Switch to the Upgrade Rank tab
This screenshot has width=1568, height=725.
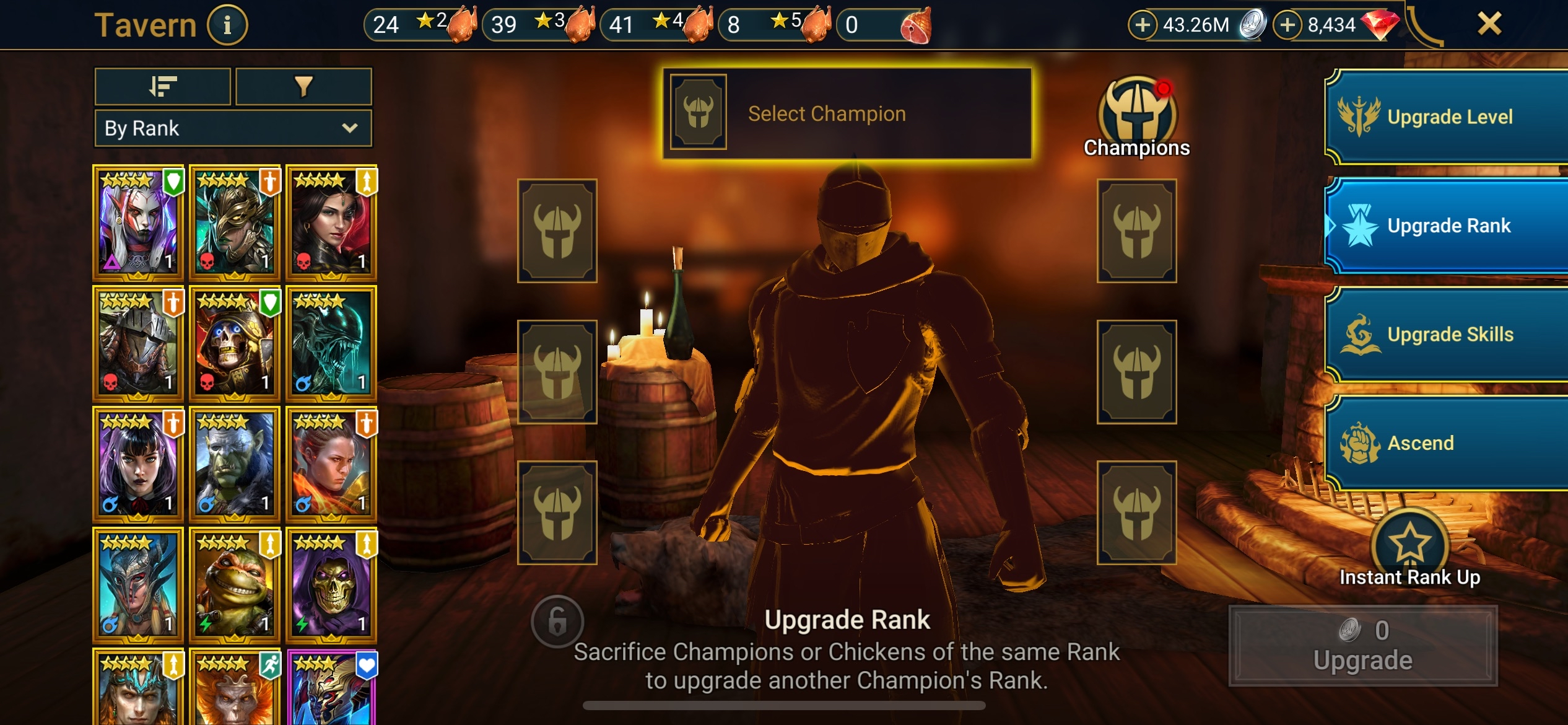point(1448,226)
